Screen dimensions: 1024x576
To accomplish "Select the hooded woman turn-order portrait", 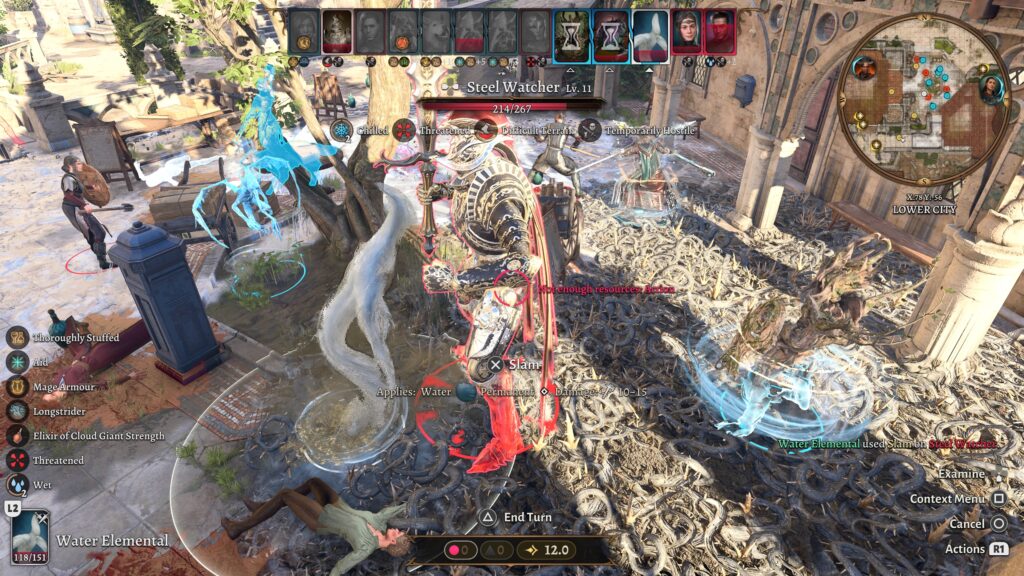I will click(x=686, y=31).
